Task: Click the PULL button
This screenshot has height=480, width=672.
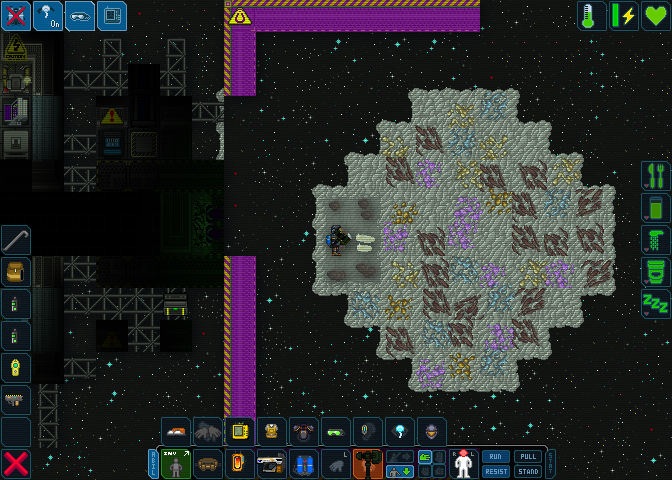Action: pos(527,456)
